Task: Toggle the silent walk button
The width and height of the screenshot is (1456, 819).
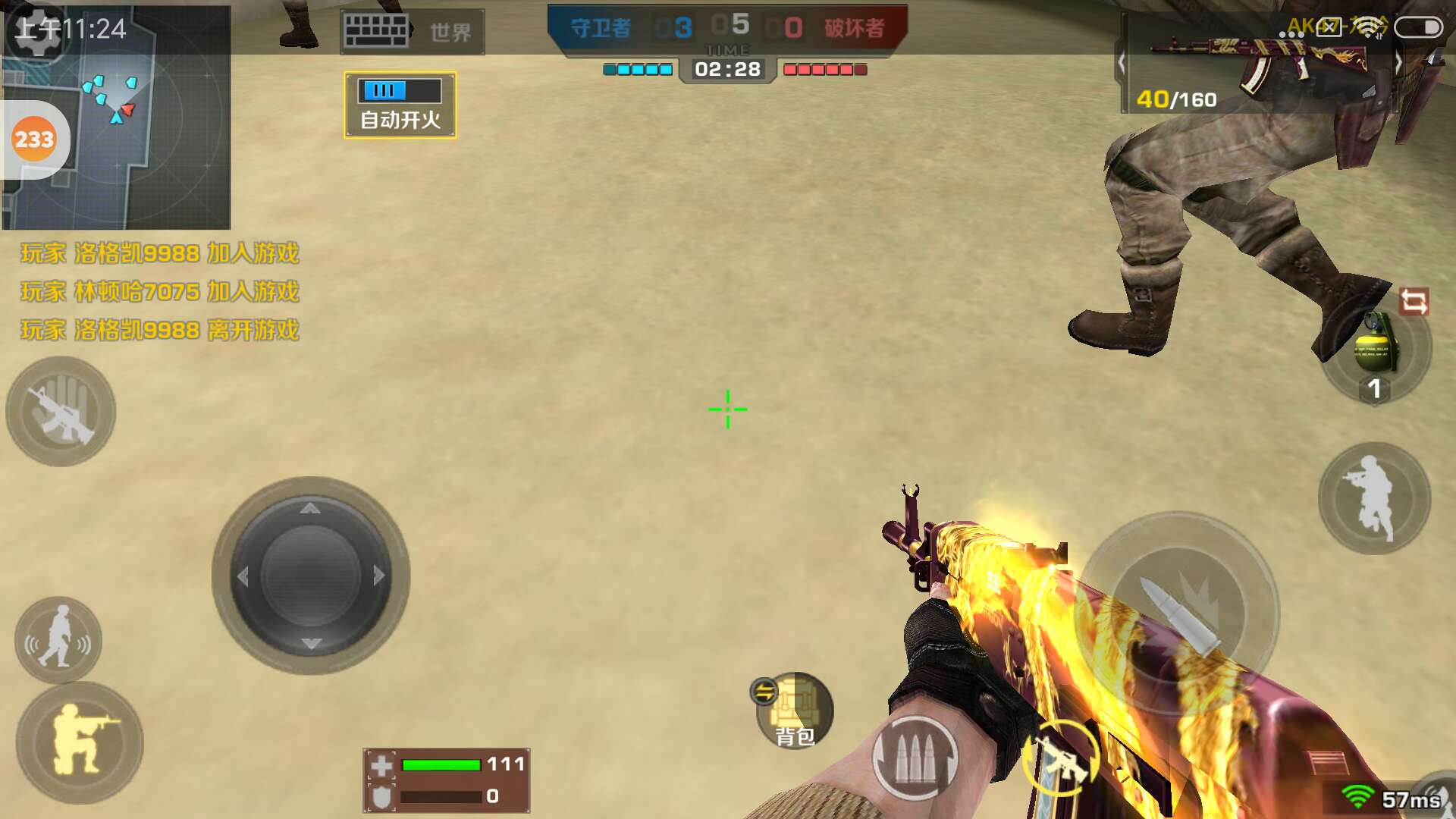Action: [58, 641]
